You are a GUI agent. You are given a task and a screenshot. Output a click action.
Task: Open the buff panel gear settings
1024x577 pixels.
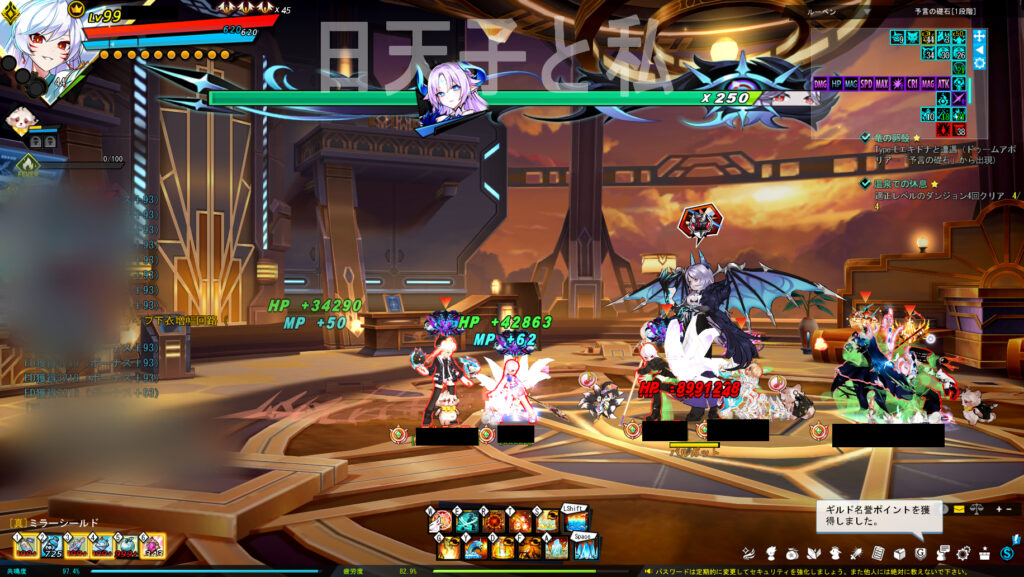click(x=979, y=63)
